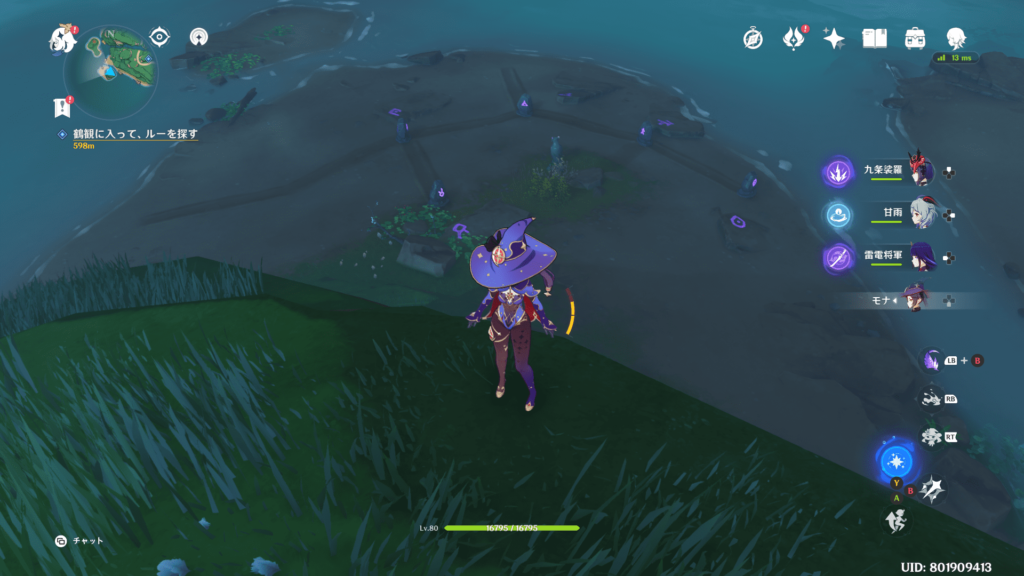This screenshot has width=1024, height=576.
Task: Tap the sprint running figure icon
Action: [x=895, y=519]
